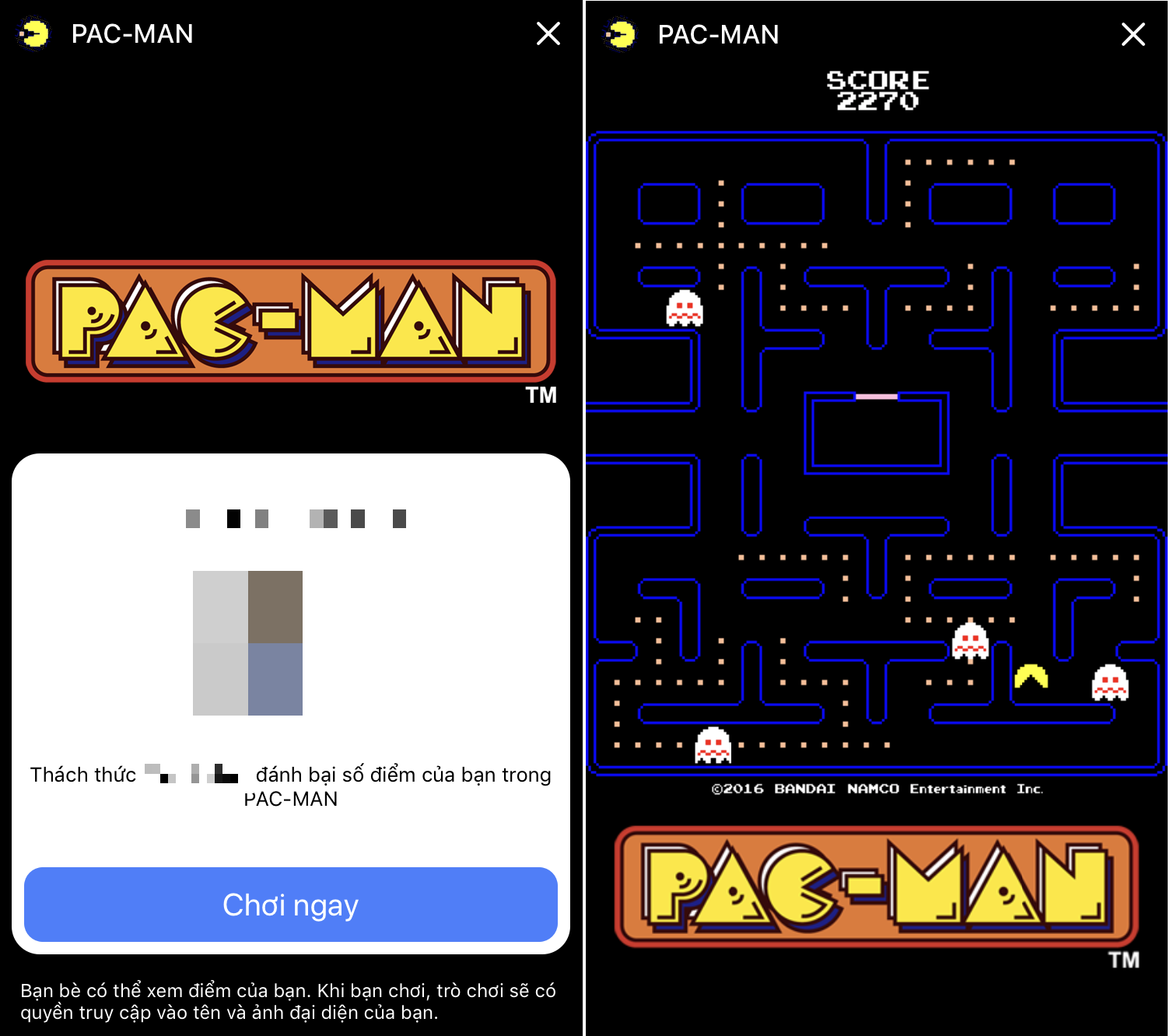The image size is (1170, 1036).
Task: Click the Pac-Man app icon in left header
Action: click(x=34, y=33)
